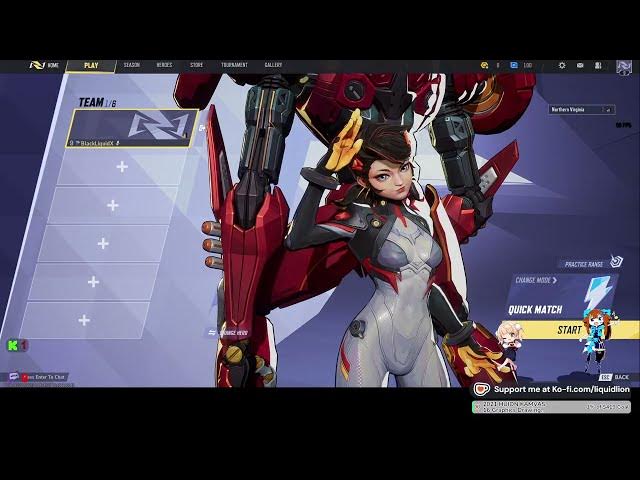Screen dimensions: 640x480
Task: View the Tournament tab
Action: (x=234, y=65)
